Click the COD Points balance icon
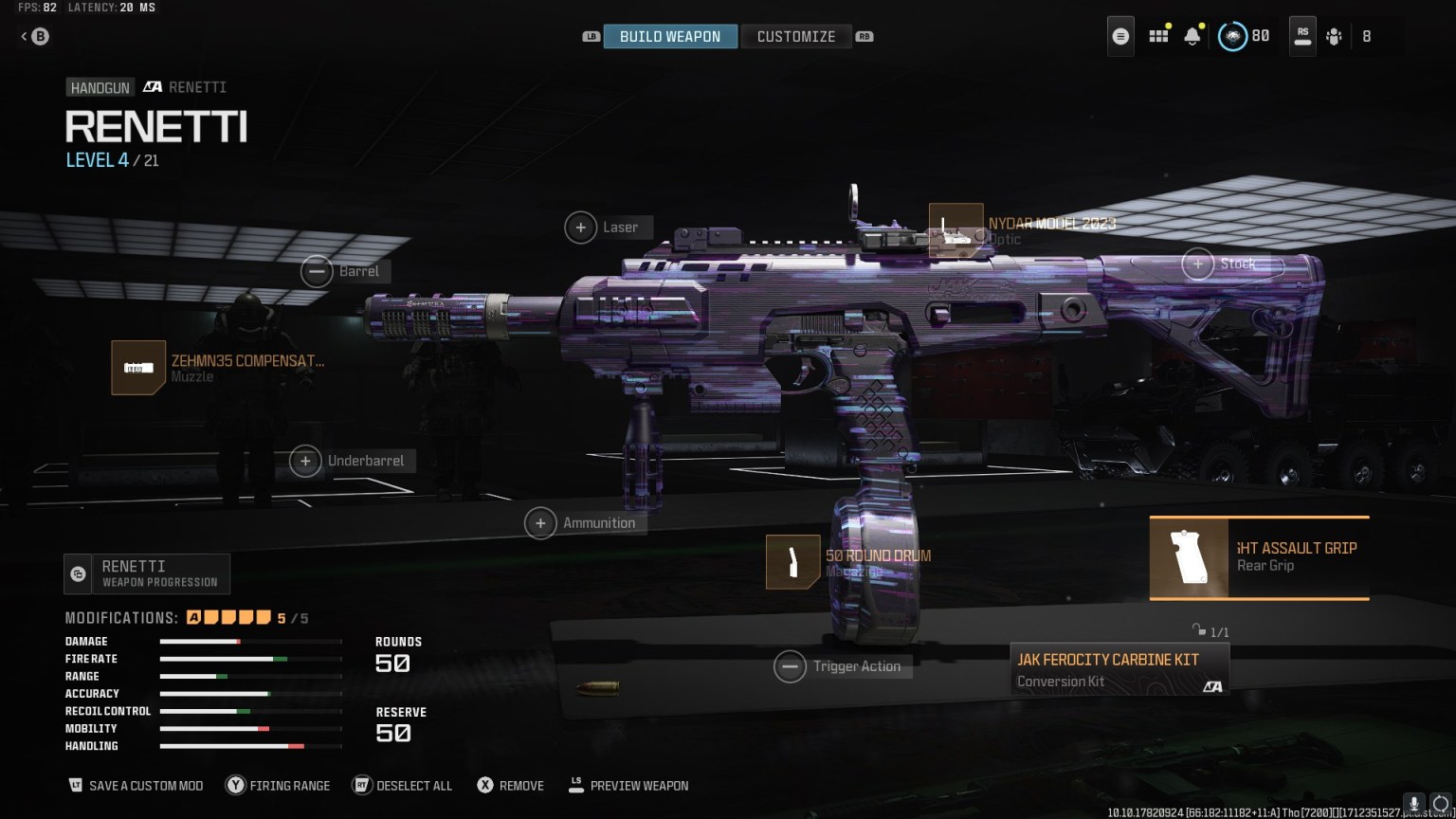The height and width of the screenshot is (819, 1456). tap(1231, 36)
